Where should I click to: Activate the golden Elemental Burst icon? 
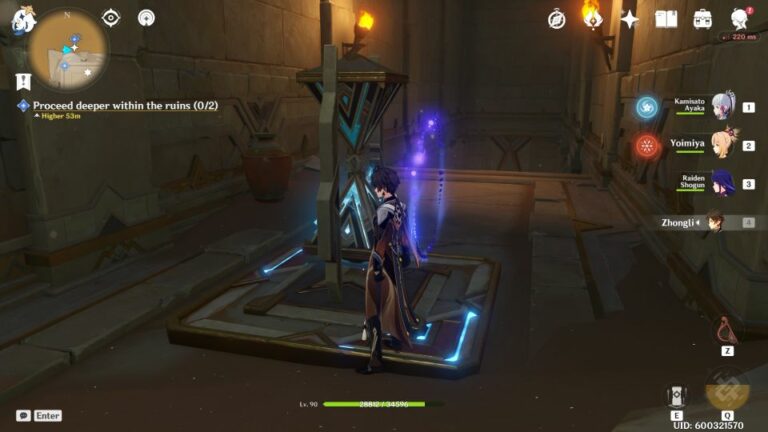click(x=727, y=389)
